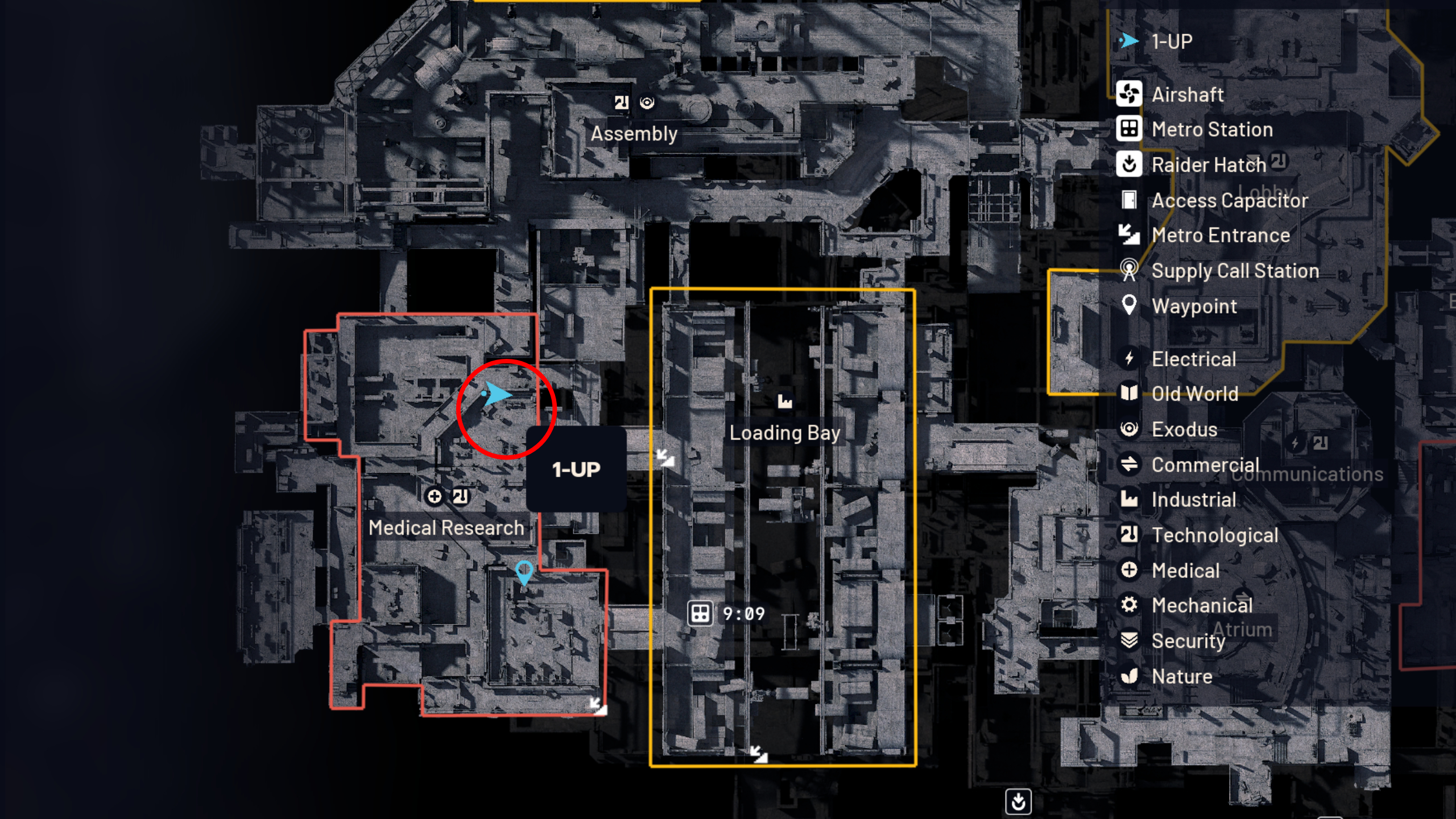Image resolution: width=1456 pixels, height=819 pixels.
Task: Select the Access Capacitor door icon
Action: pyautogui.click(x=1130, y=200)
